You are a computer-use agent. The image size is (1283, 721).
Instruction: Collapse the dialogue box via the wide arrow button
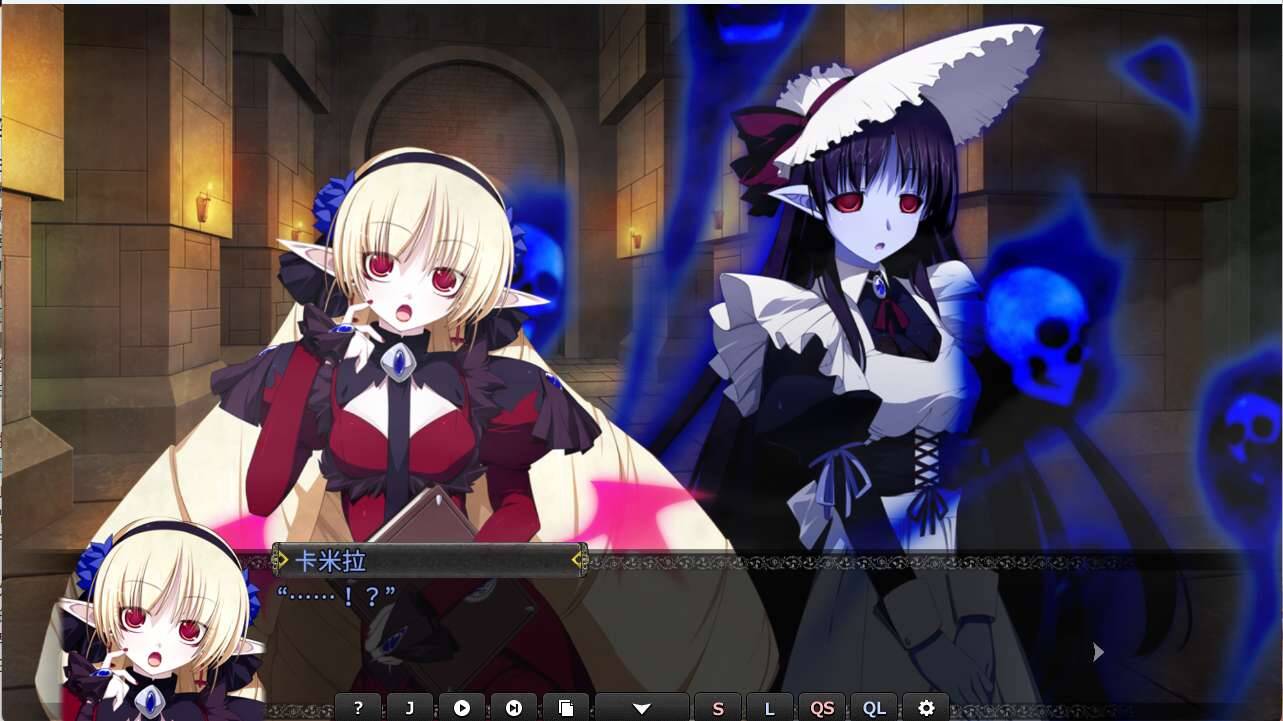pyautogui.click(x=641, y=707)
